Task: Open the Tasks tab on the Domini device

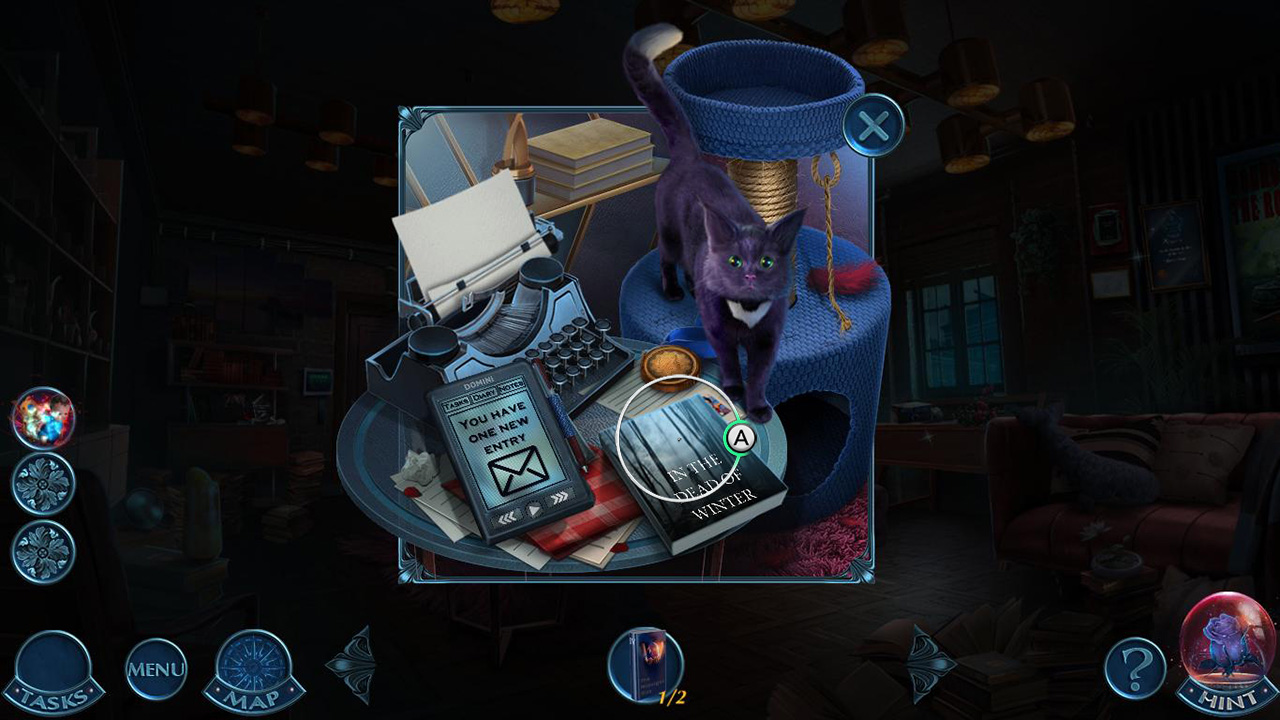Action: pyautogui.click(x=457, y=401)
